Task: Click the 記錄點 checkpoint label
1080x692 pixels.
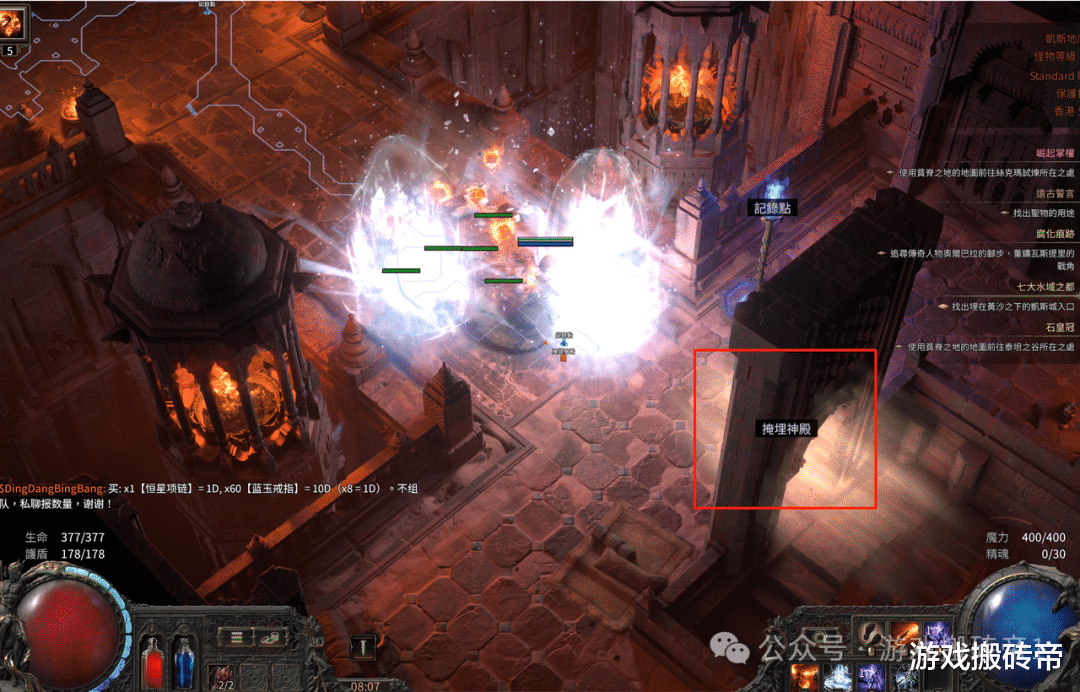Action: click(x=775, y=208)
